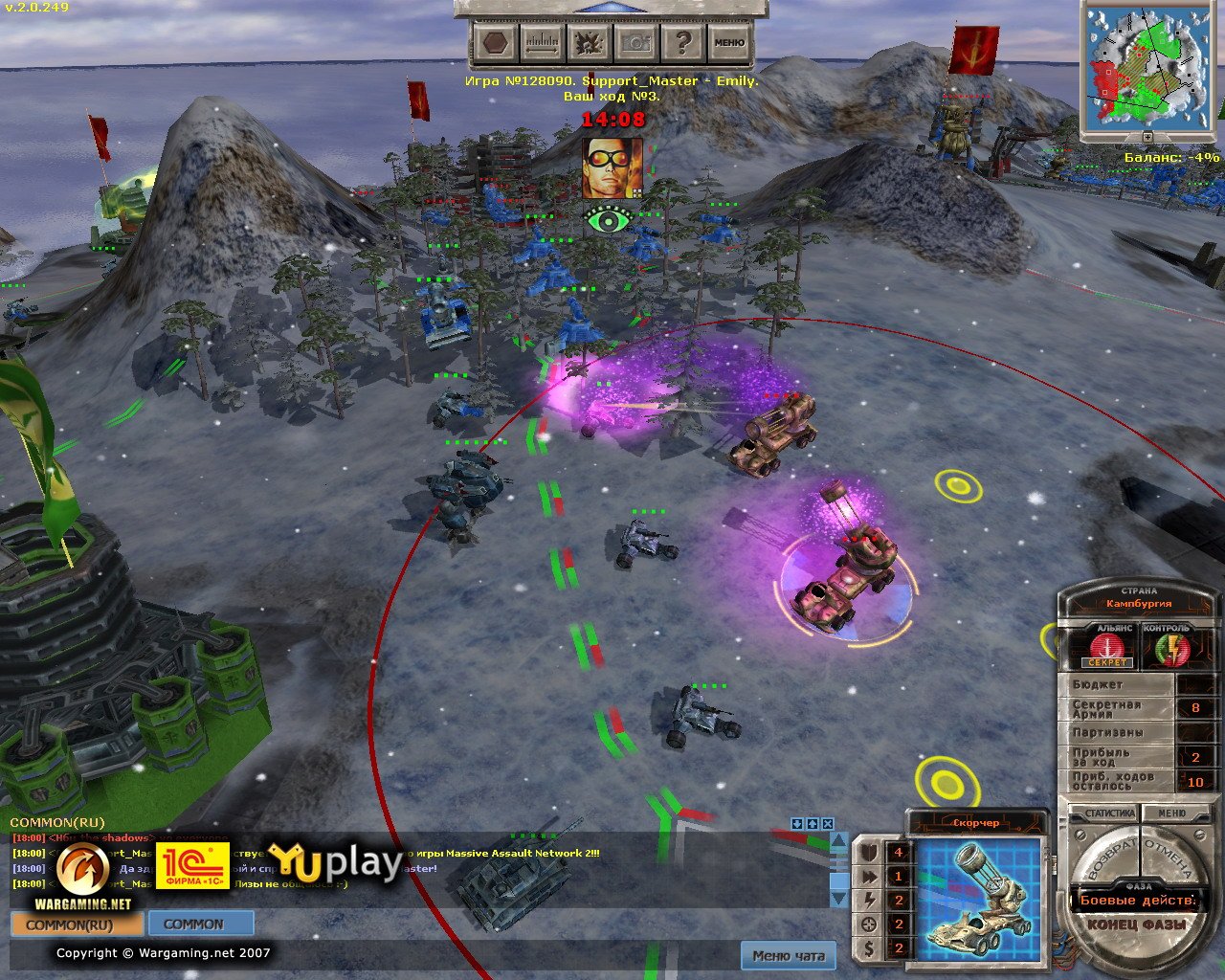The image size is (1225, 980).
Task: Click the crosshair range icon on unit panel
Action: coord(869,924)
